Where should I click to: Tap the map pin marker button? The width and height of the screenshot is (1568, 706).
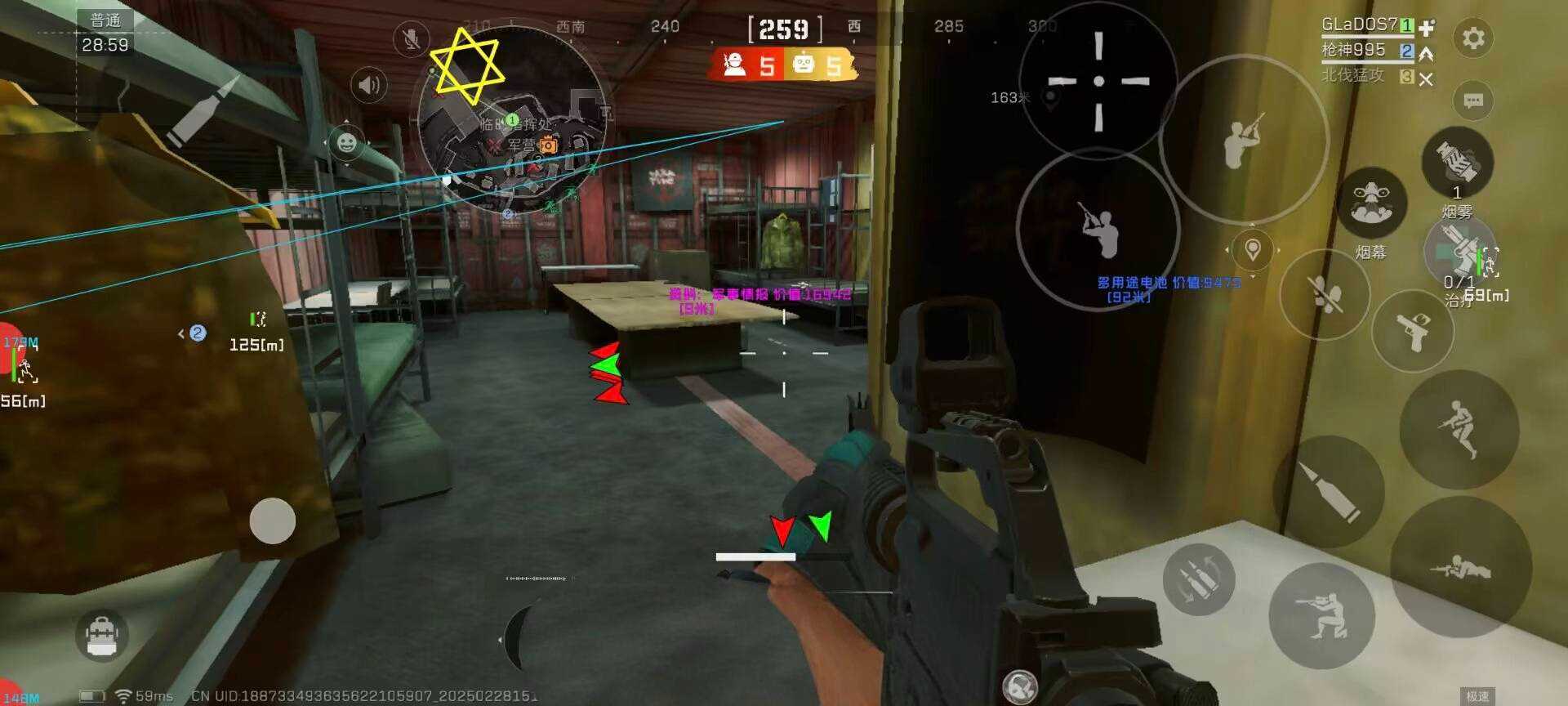pyautogui.click(x=1252, y=249)
